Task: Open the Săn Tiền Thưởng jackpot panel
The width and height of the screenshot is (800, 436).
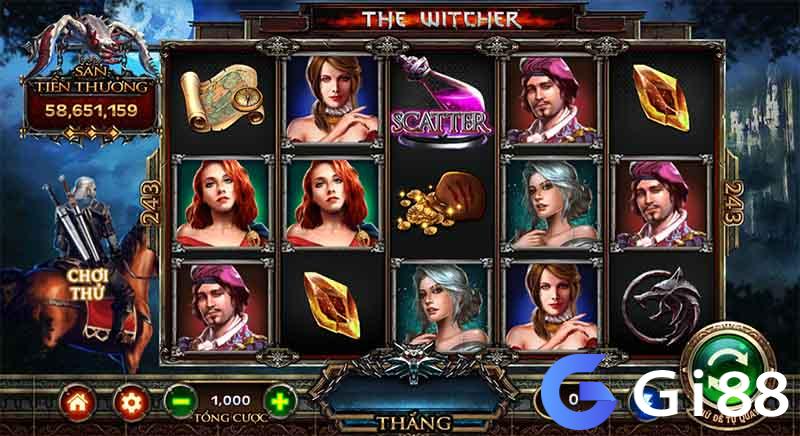Action: (90, 95)
